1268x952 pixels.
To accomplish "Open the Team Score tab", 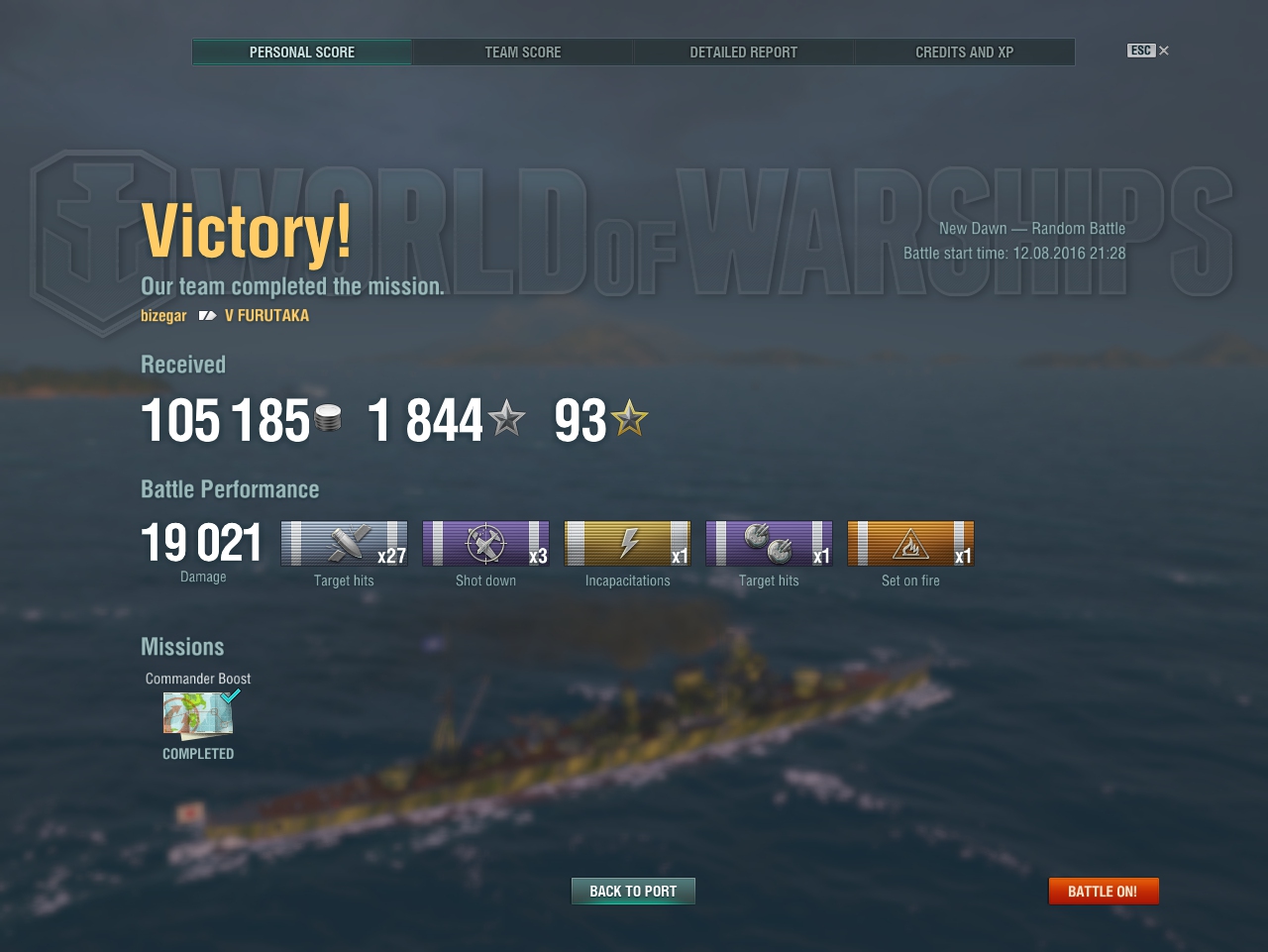I will (x=522, y=53).
